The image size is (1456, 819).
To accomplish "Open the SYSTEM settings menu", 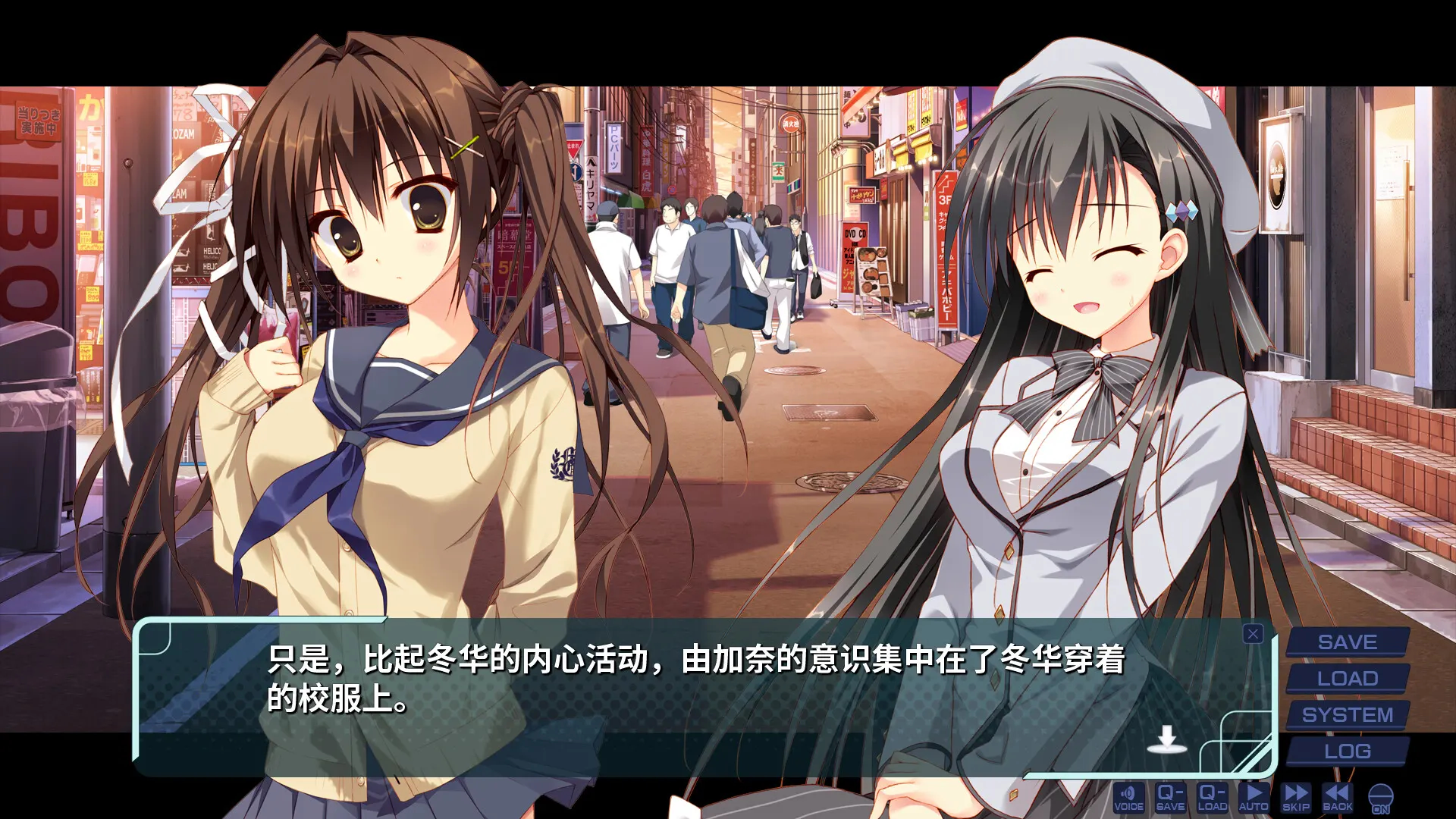I will pos(1347,715).
